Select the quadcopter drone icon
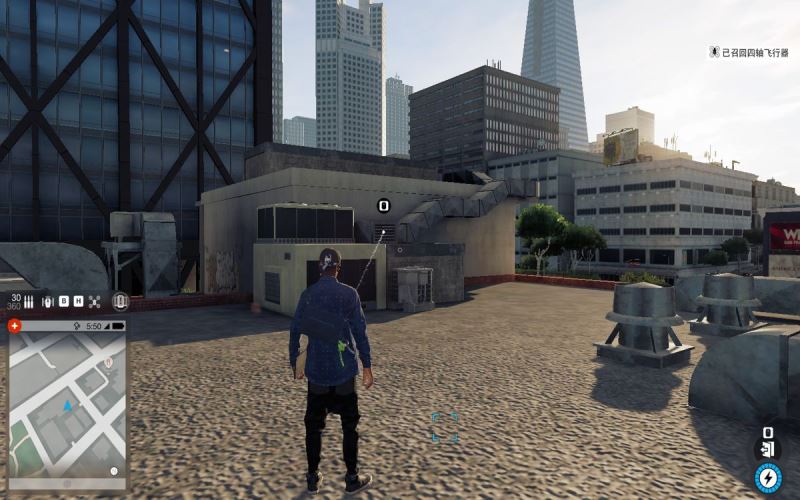Viewport: 800px width, 500px height. point(94,301)
